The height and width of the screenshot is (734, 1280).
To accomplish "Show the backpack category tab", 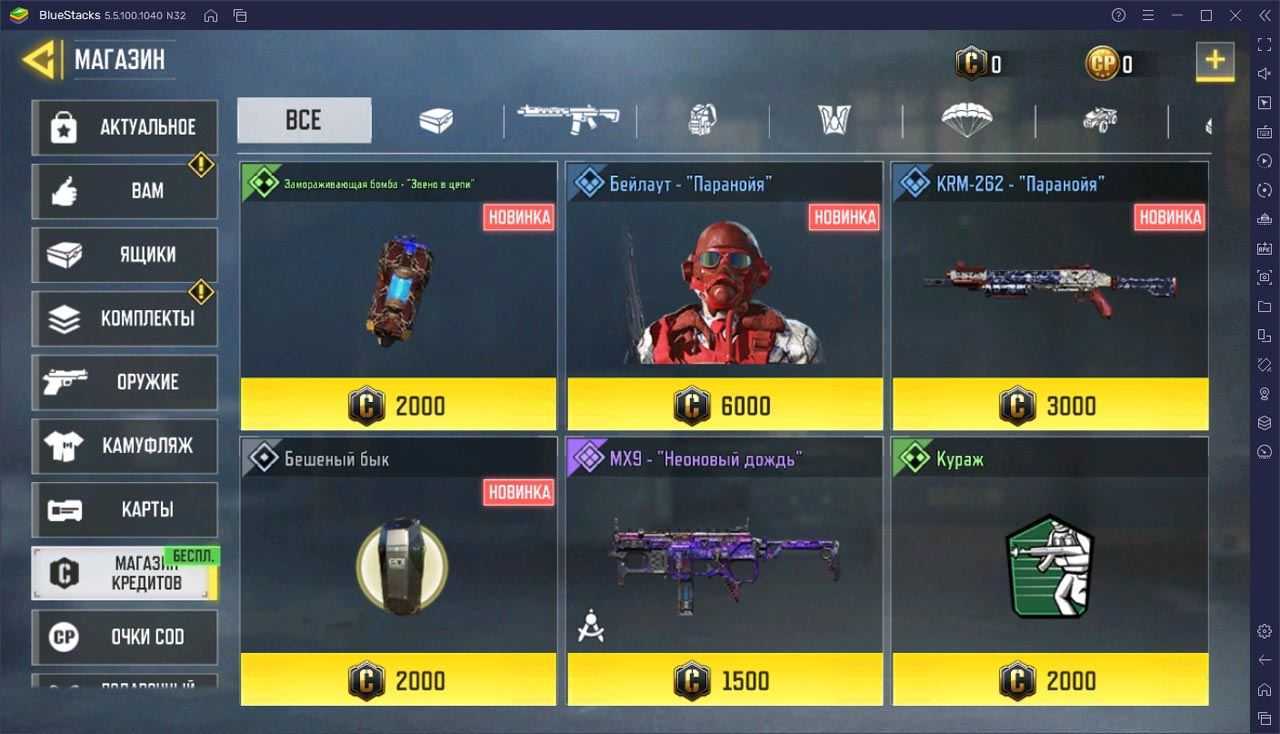I will [702, 121].
